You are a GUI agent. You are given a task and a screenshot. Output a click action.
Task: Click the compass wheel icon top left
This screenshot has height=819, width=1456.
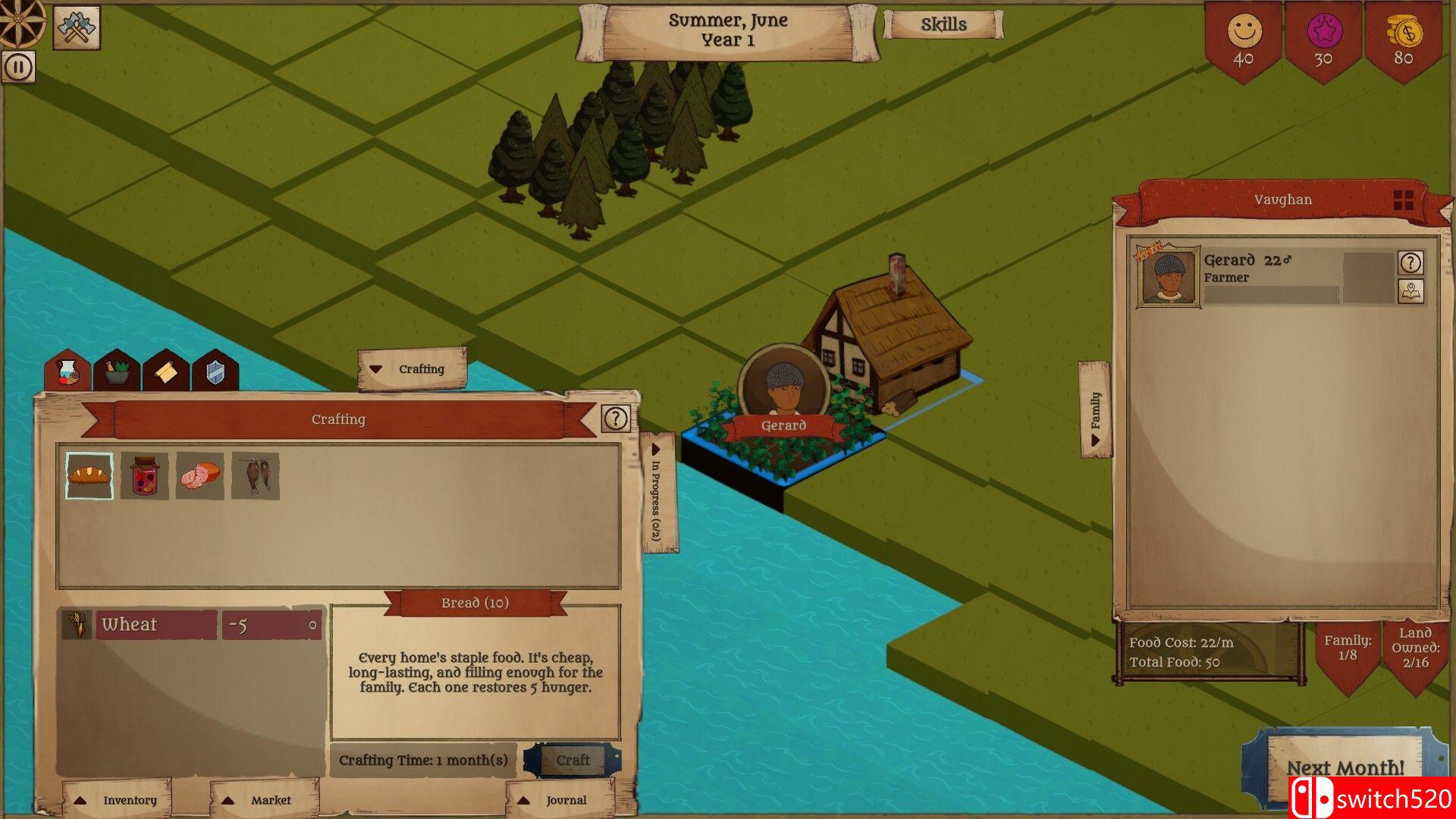[x=19, y=20]
